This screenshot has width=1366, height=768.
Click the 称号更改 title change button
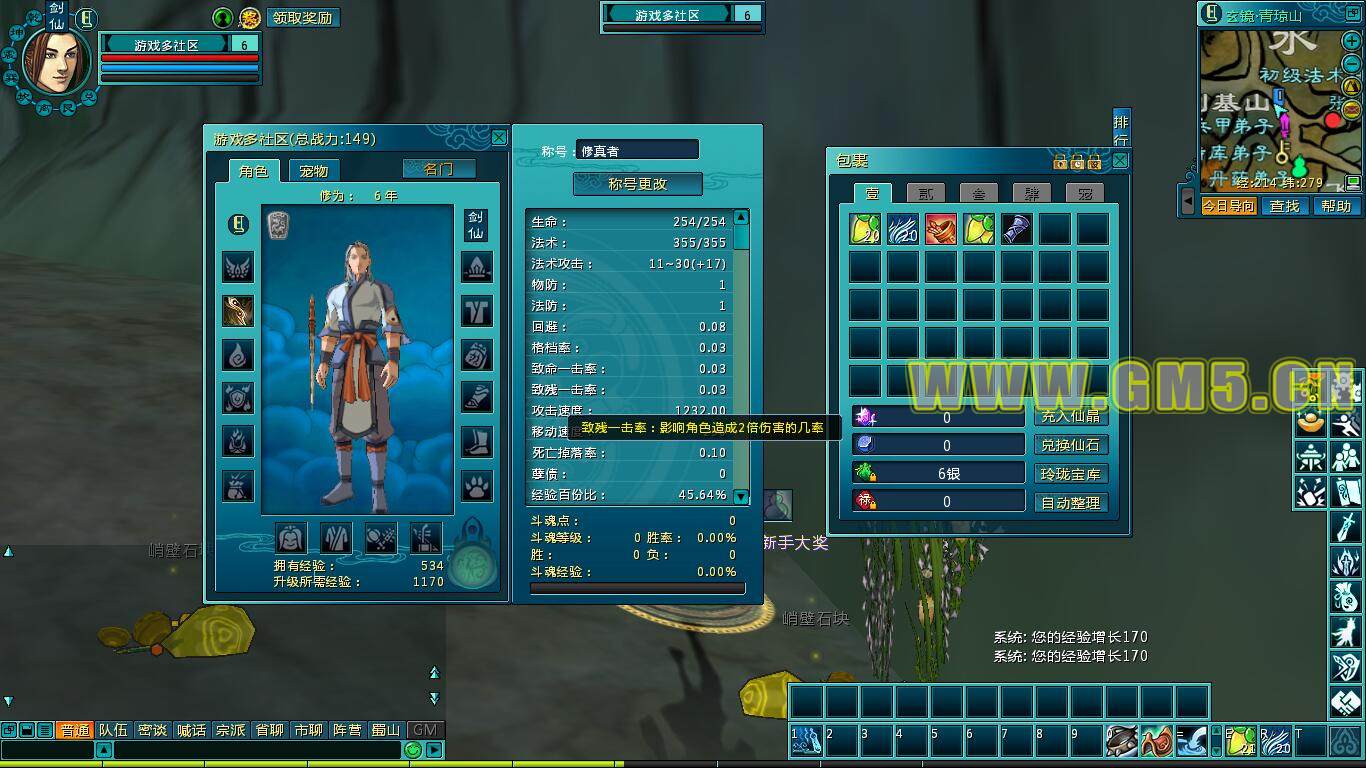point(638,184)
